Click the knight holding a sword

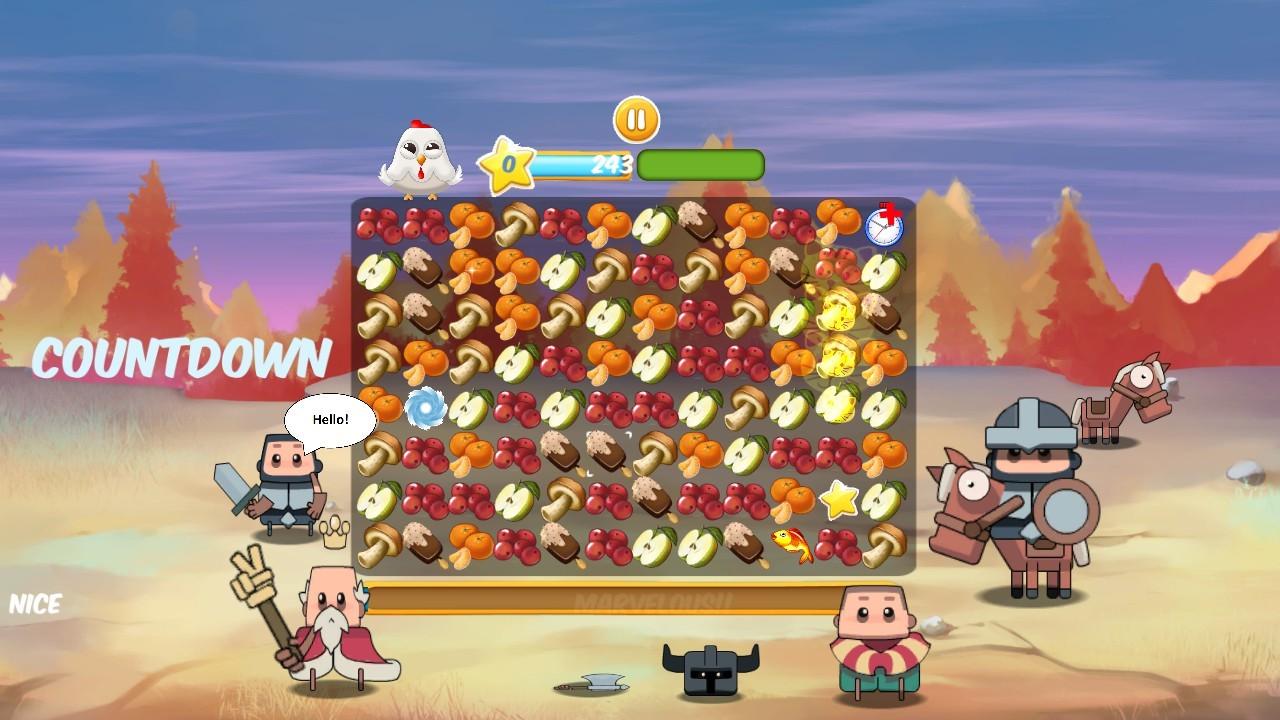point(290,480)
